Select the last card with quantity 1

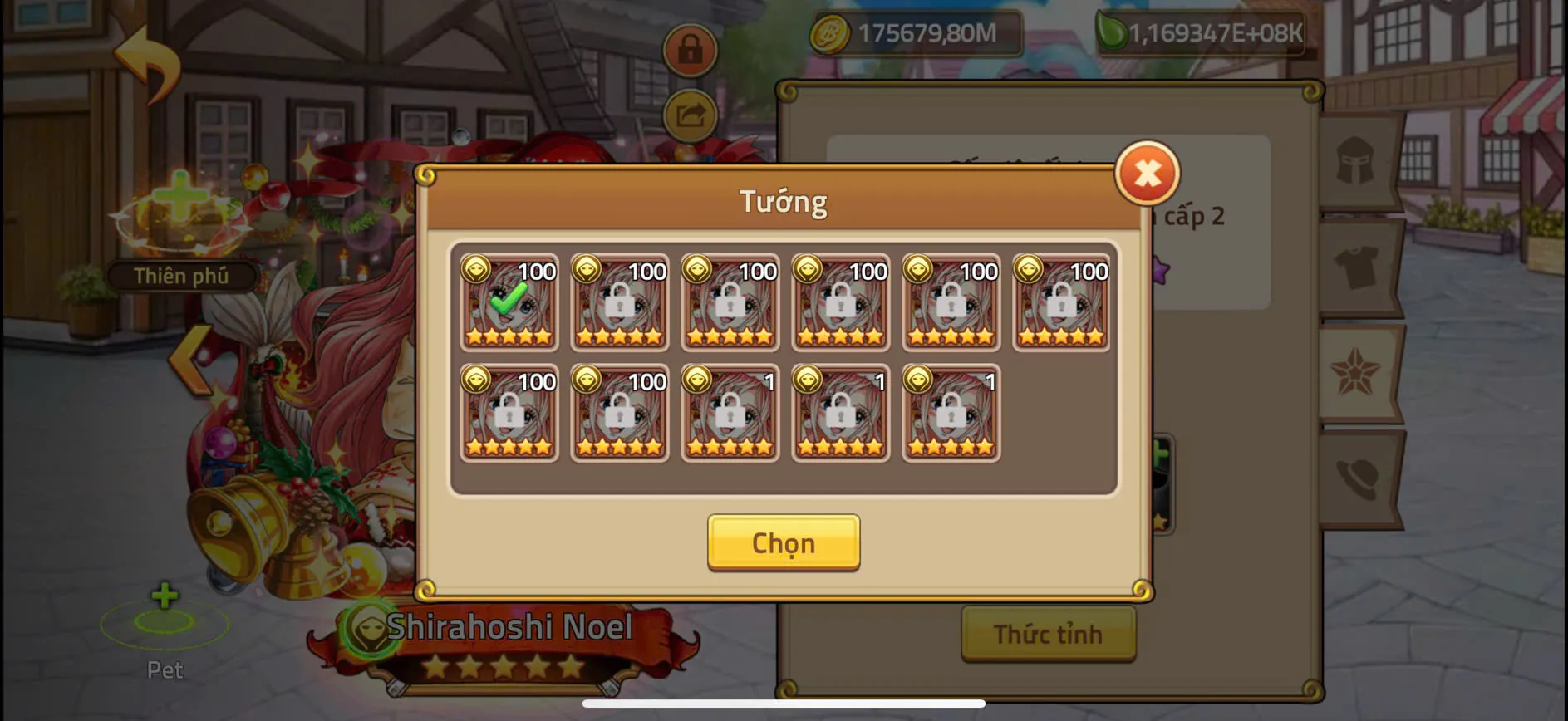click(950, 414)
